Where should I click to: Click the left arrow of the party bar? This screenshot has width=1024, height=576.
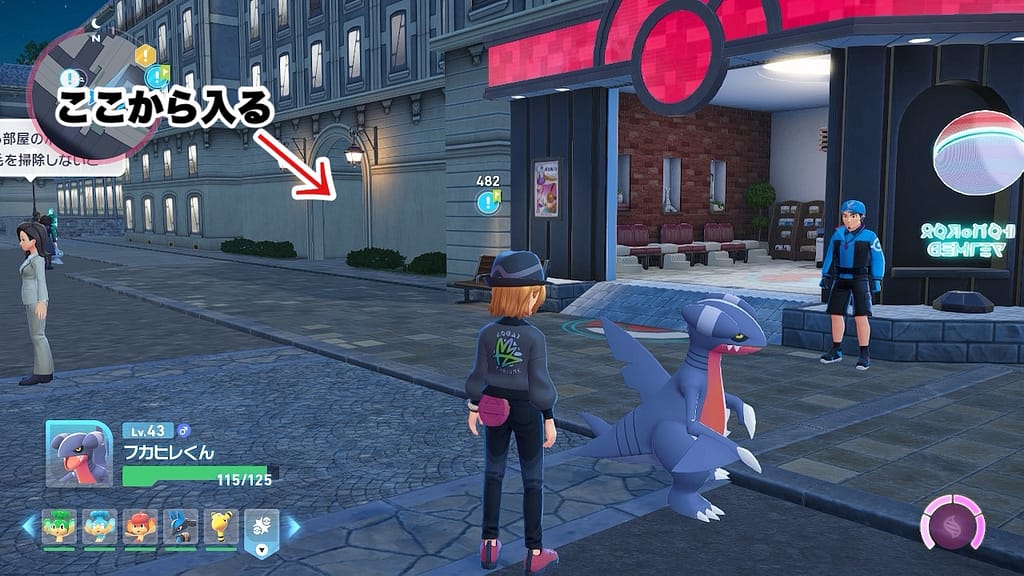[x=27, y=527]
